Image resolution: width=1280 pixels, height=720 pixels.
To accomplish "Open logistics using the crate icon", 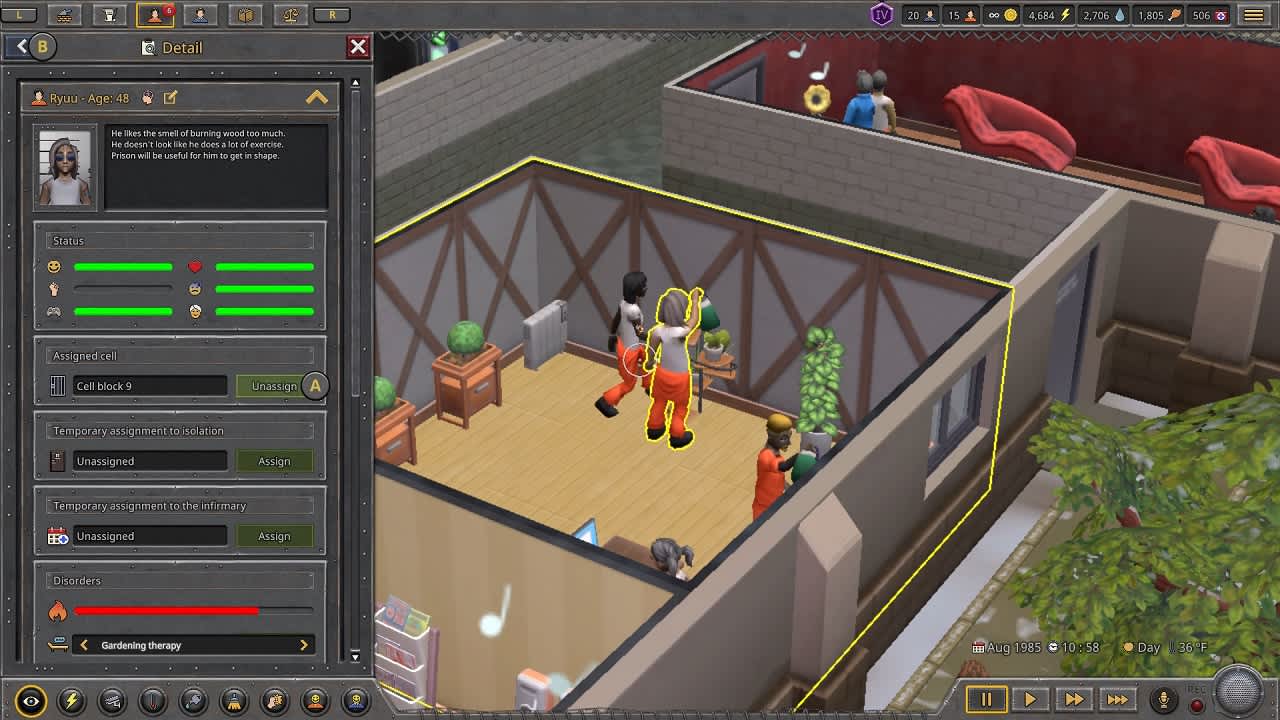I will click(246, 15).
